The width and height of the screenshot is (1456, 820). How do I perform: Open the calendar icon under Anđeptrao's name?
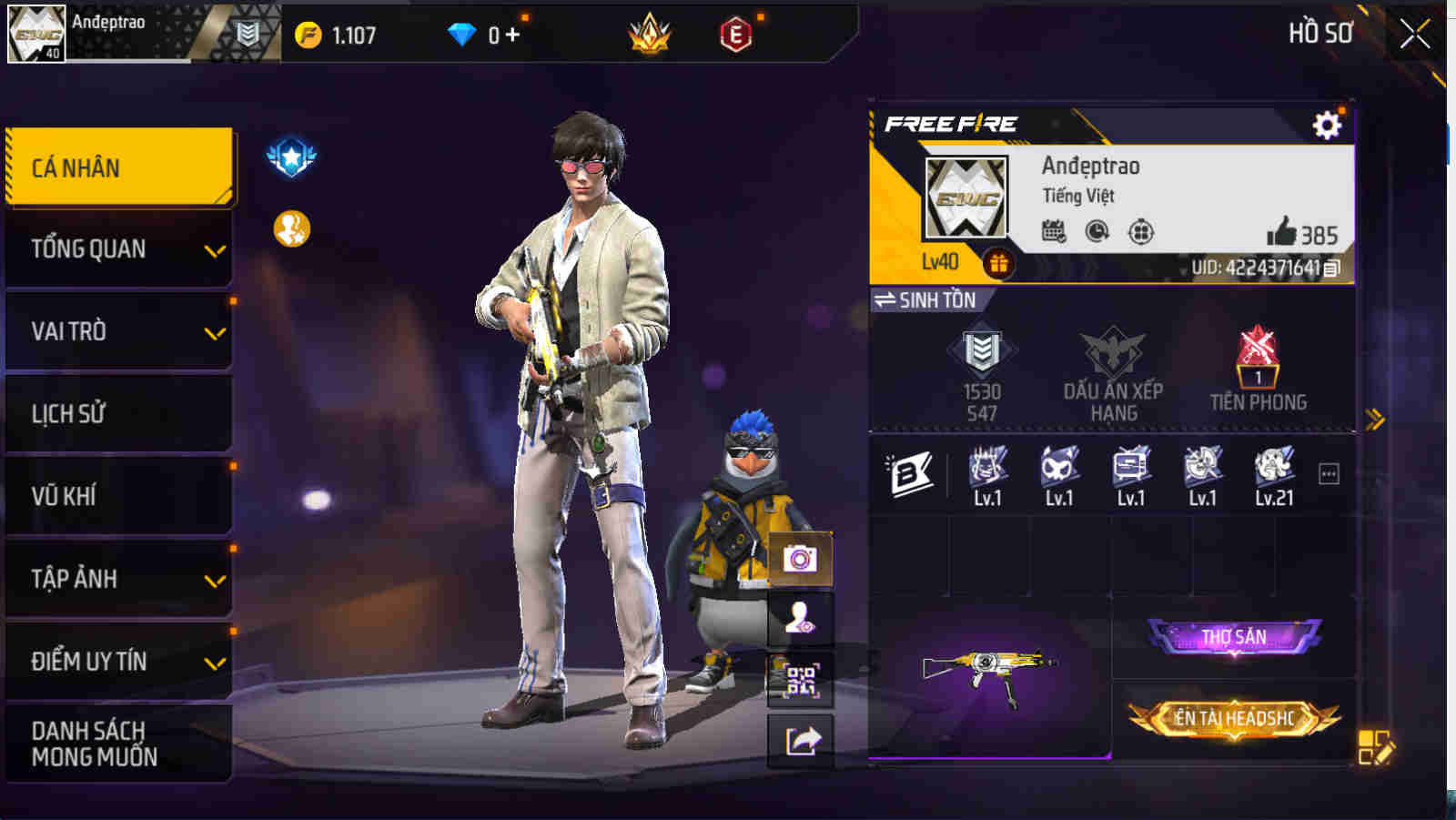(x=1056, y=231)
